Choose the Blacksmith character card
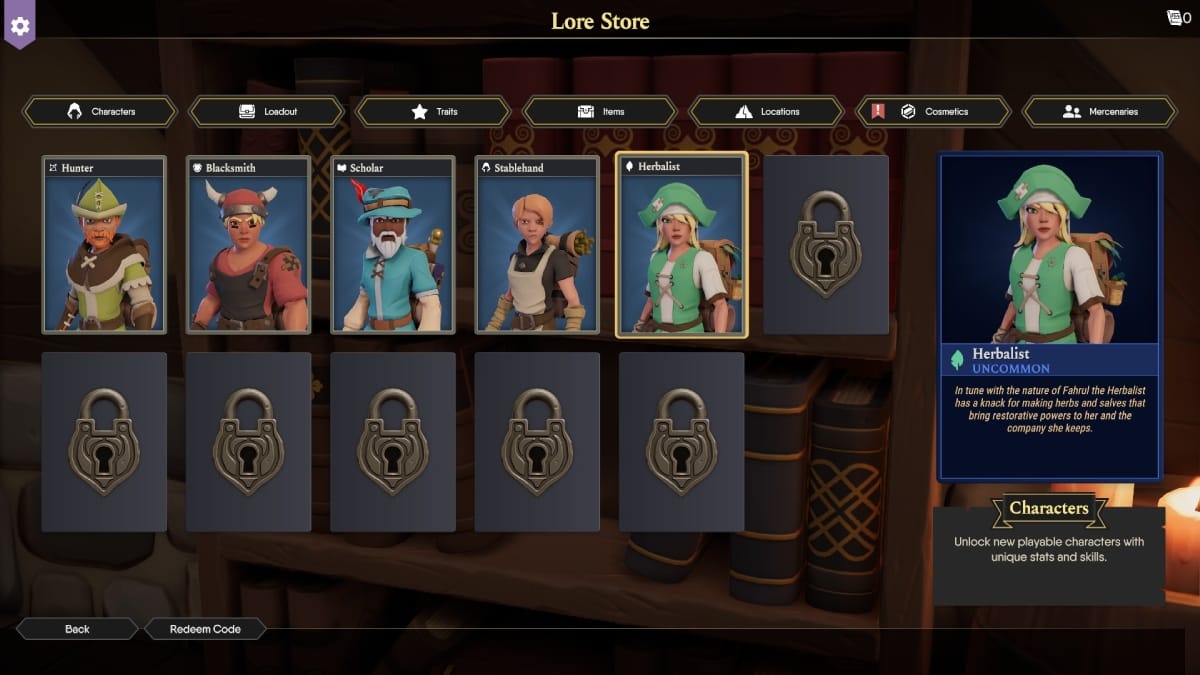 tap(248, 245)
